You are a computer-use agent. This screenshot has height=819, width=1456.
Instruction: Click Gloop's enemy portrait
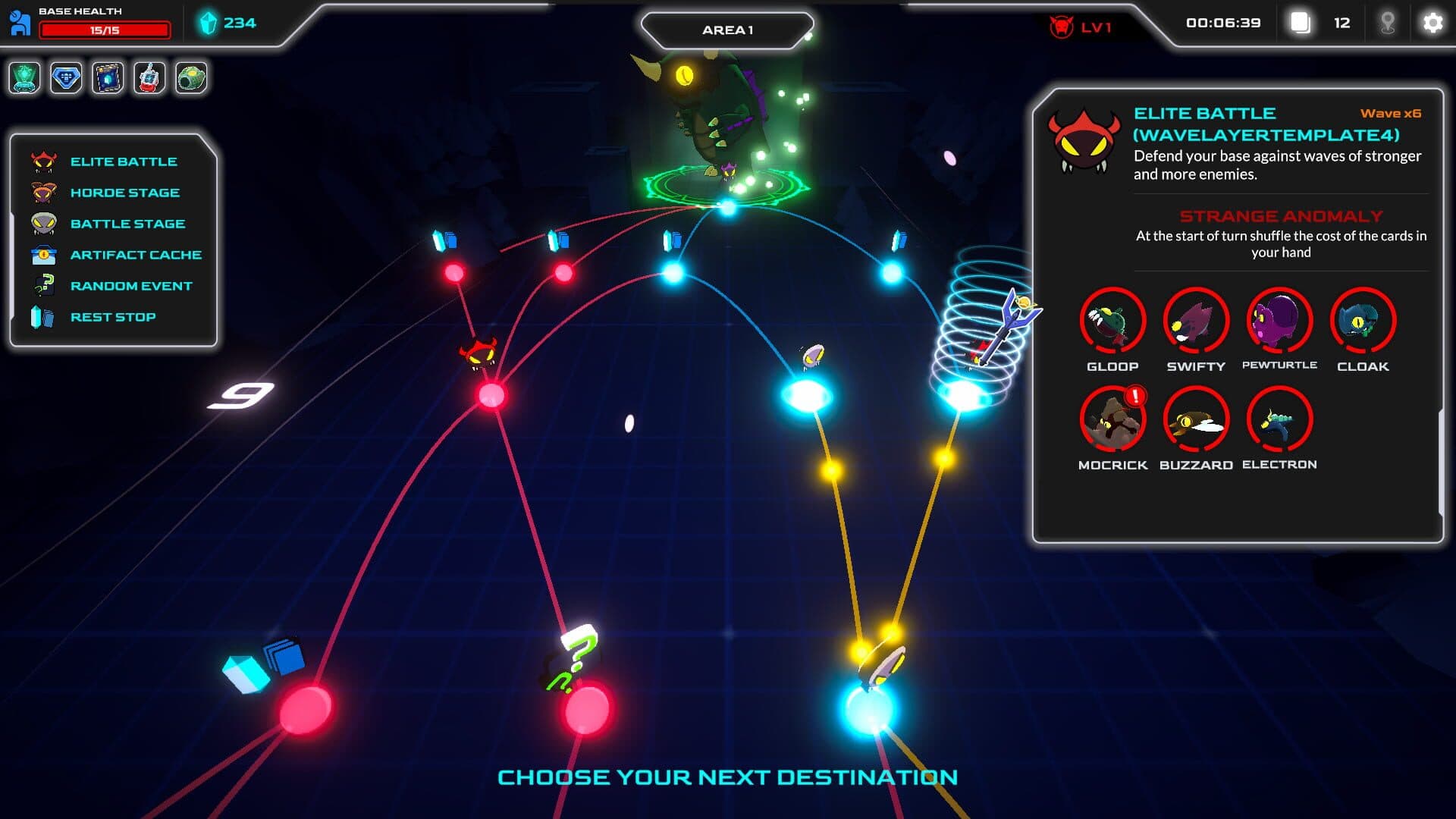pos(1112,322)
